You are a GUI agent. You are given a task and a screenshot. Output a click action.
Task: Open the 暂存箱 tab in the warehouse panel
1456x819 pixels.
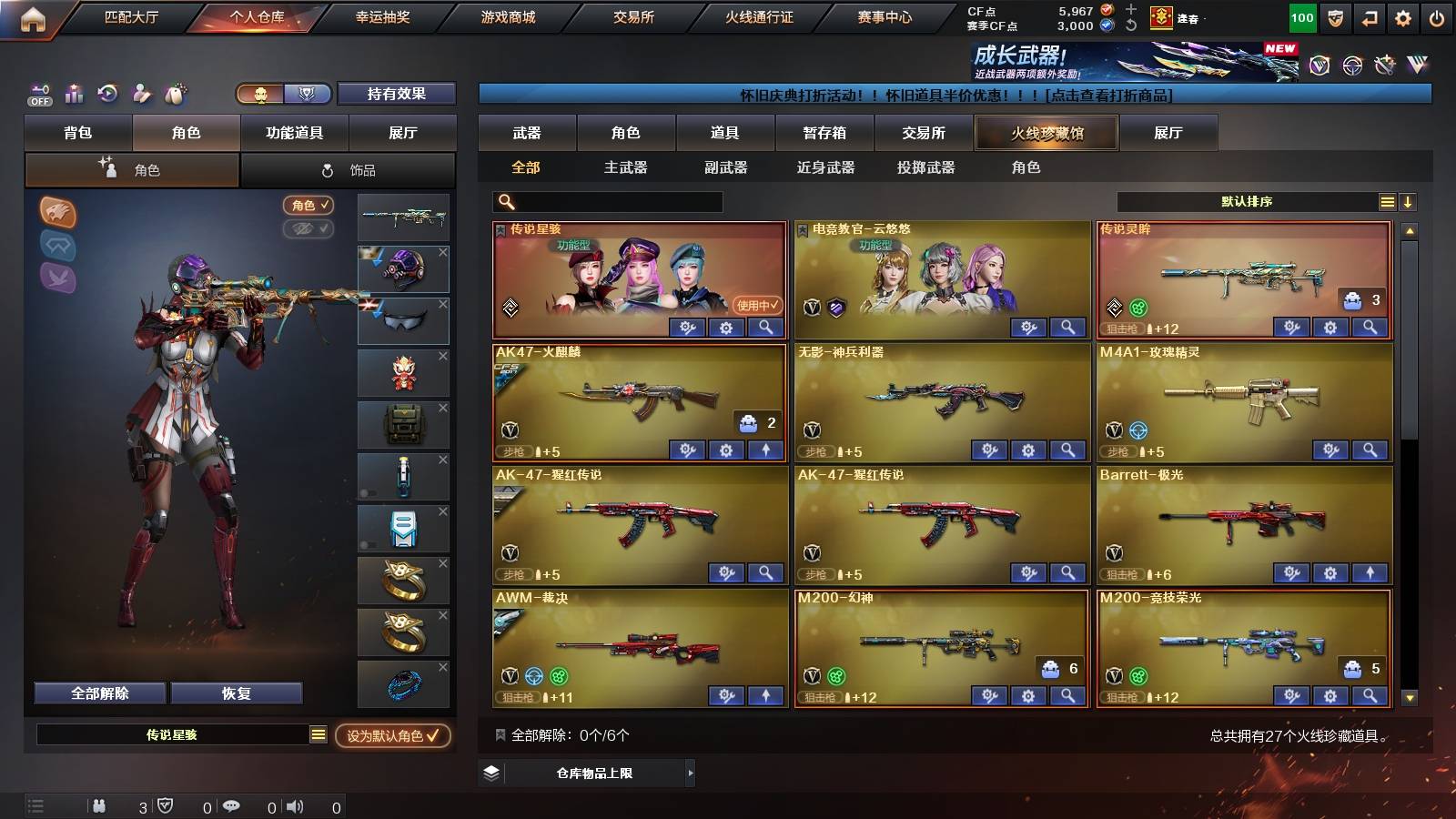pos(823,133)
